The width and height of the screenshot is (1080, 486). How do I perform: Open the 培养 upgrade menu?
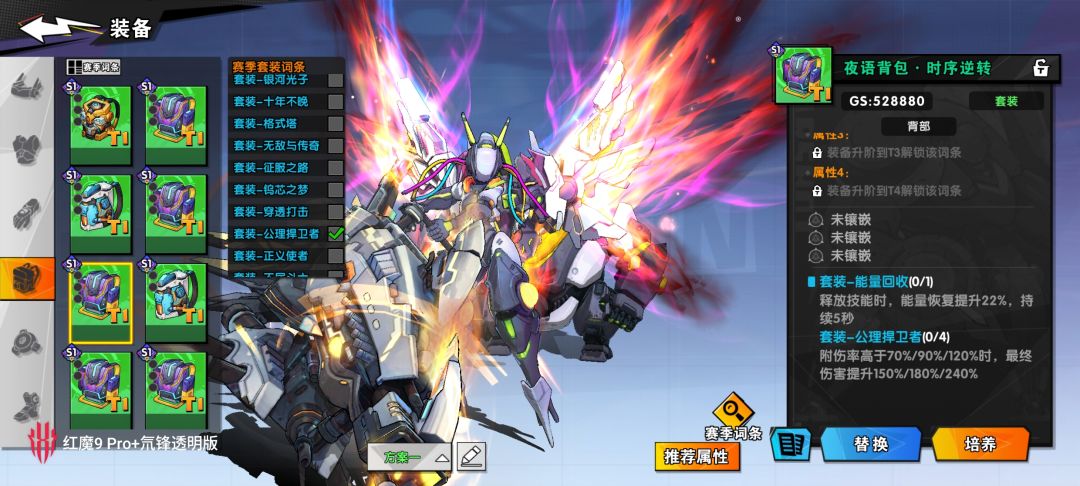[x=980, y=444]
